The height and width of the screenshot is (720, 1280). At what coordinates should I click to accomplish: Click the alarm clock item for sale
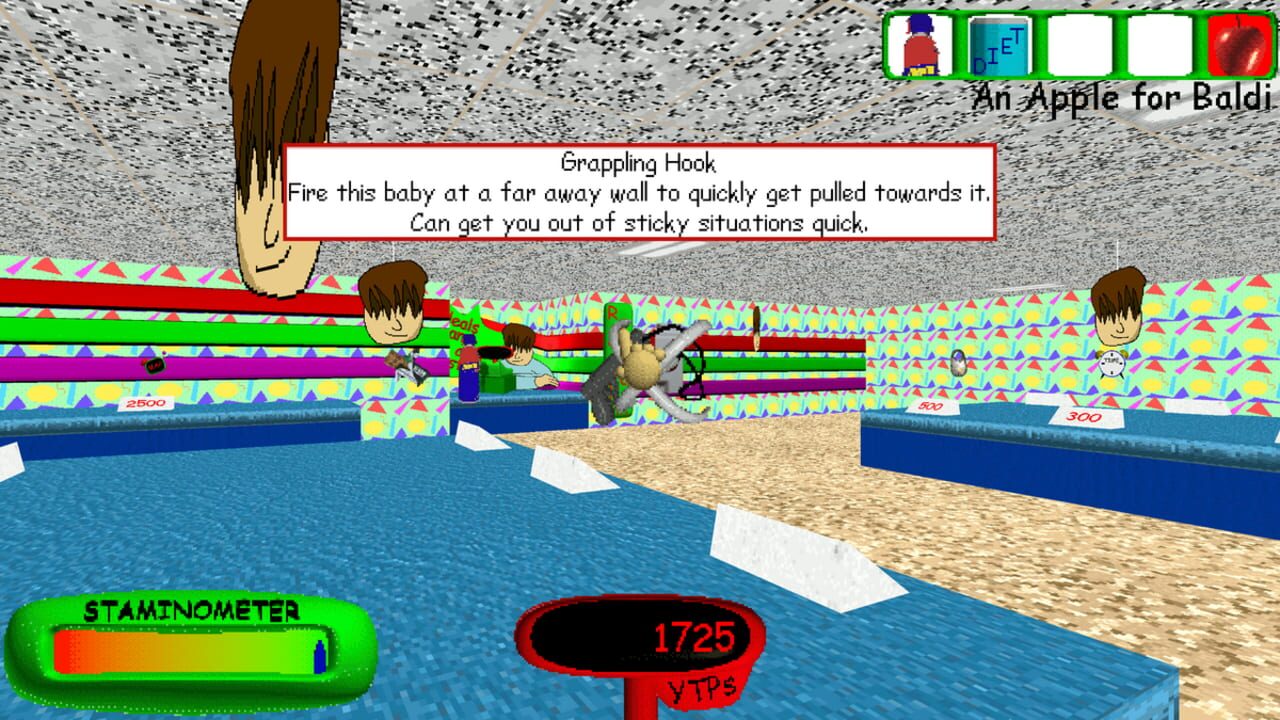[1111, 362]
